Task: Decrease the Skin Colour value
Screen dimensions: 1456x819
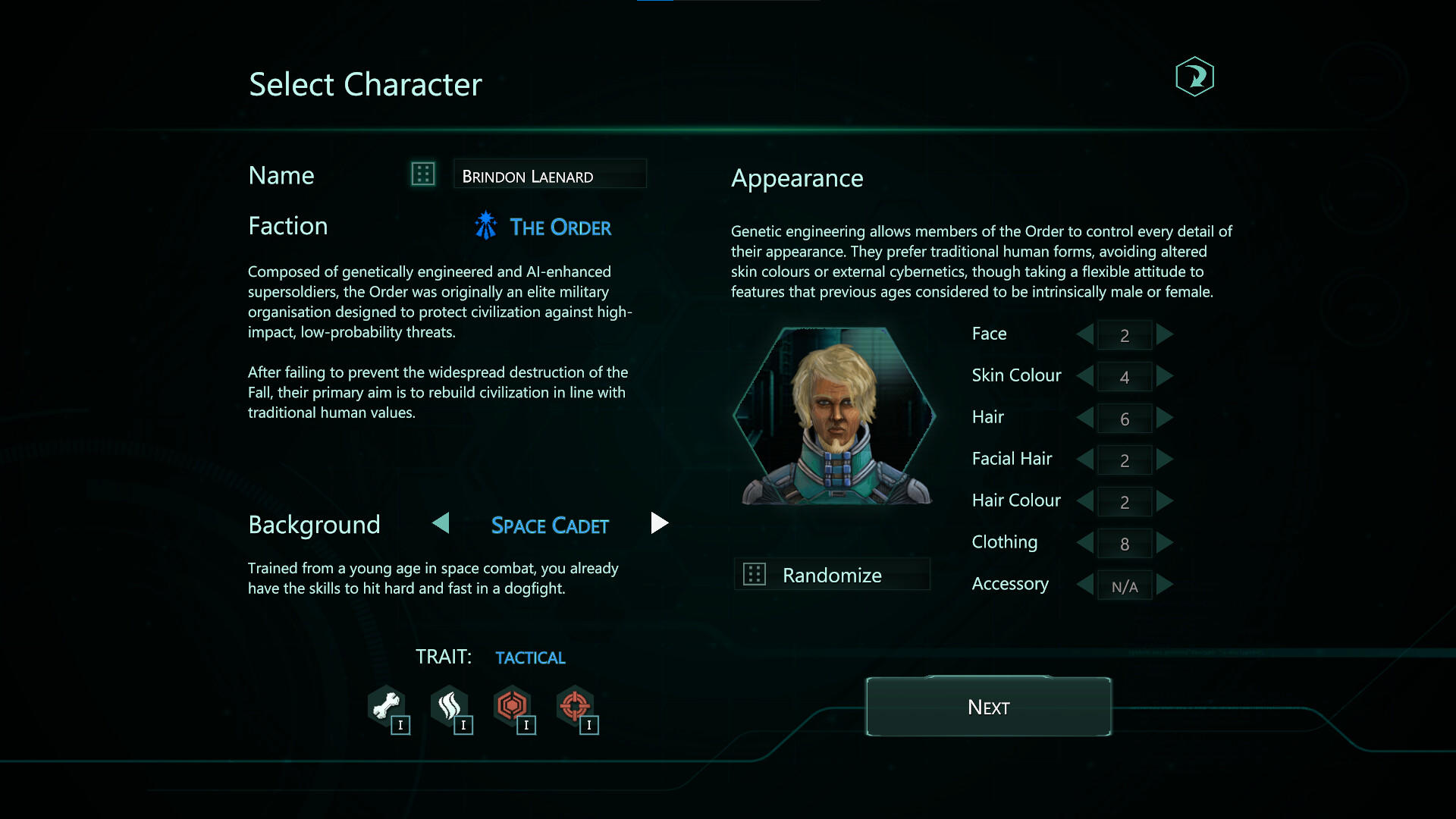Action: [1084, 376]
